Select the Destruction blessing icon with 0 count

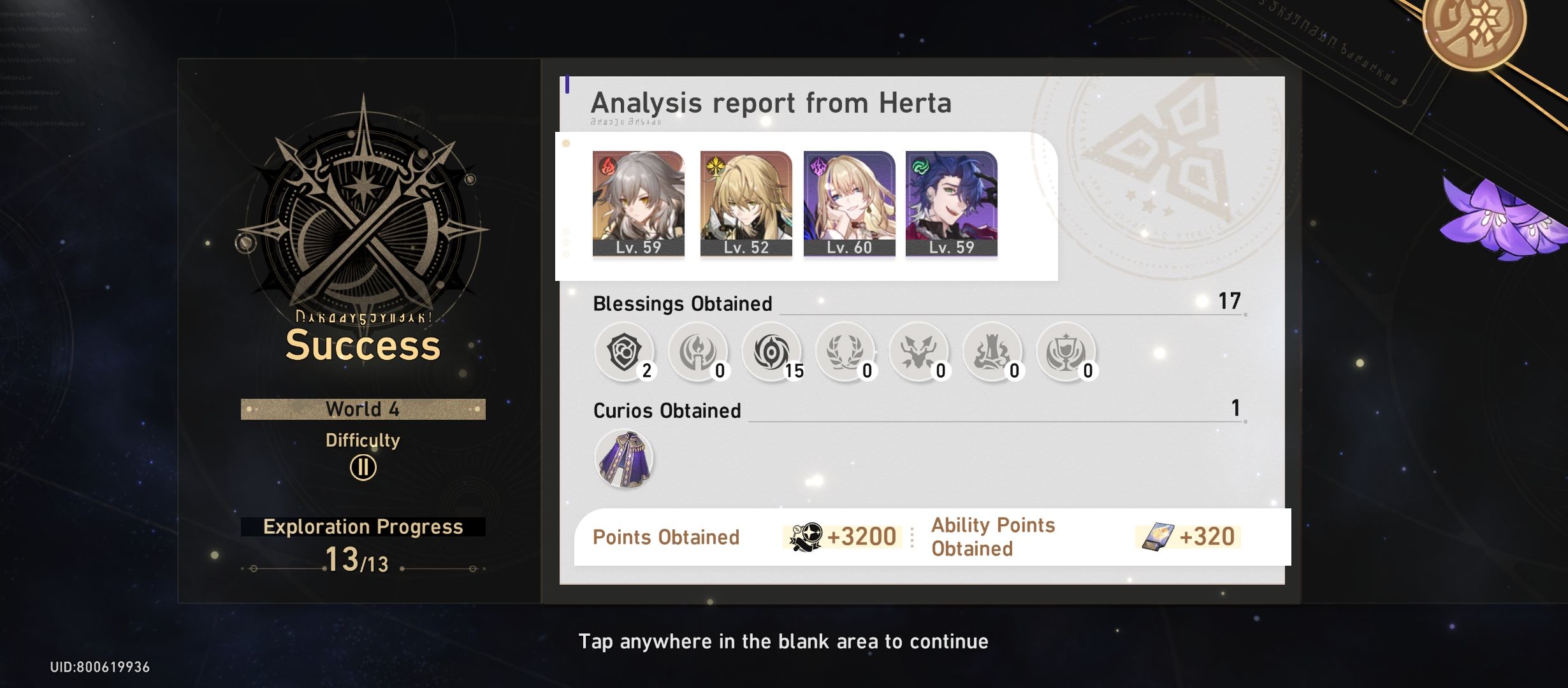tap(918, 352)
